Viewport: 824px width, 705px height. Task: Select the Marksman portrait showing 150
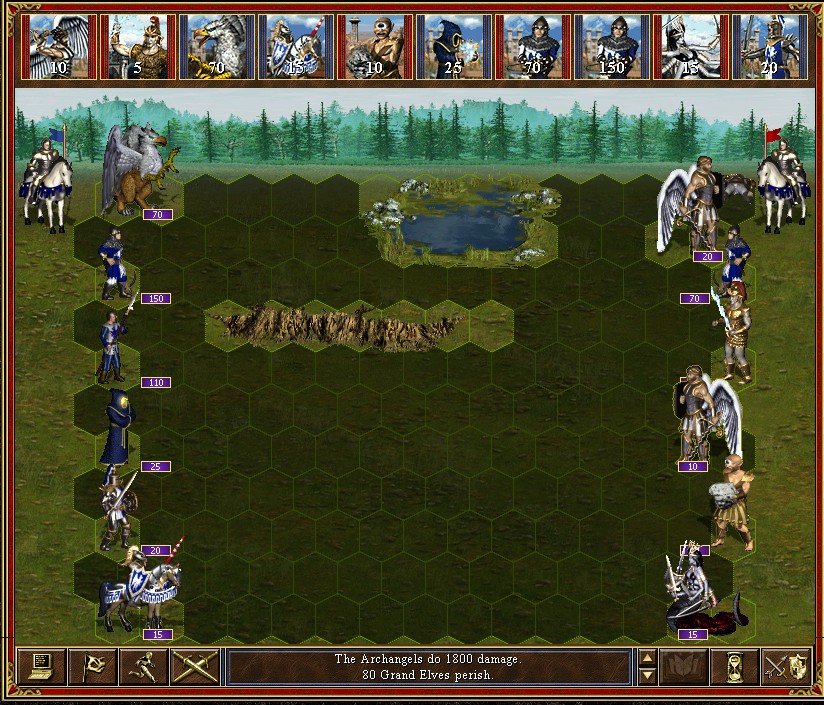[x=613, y=46]
